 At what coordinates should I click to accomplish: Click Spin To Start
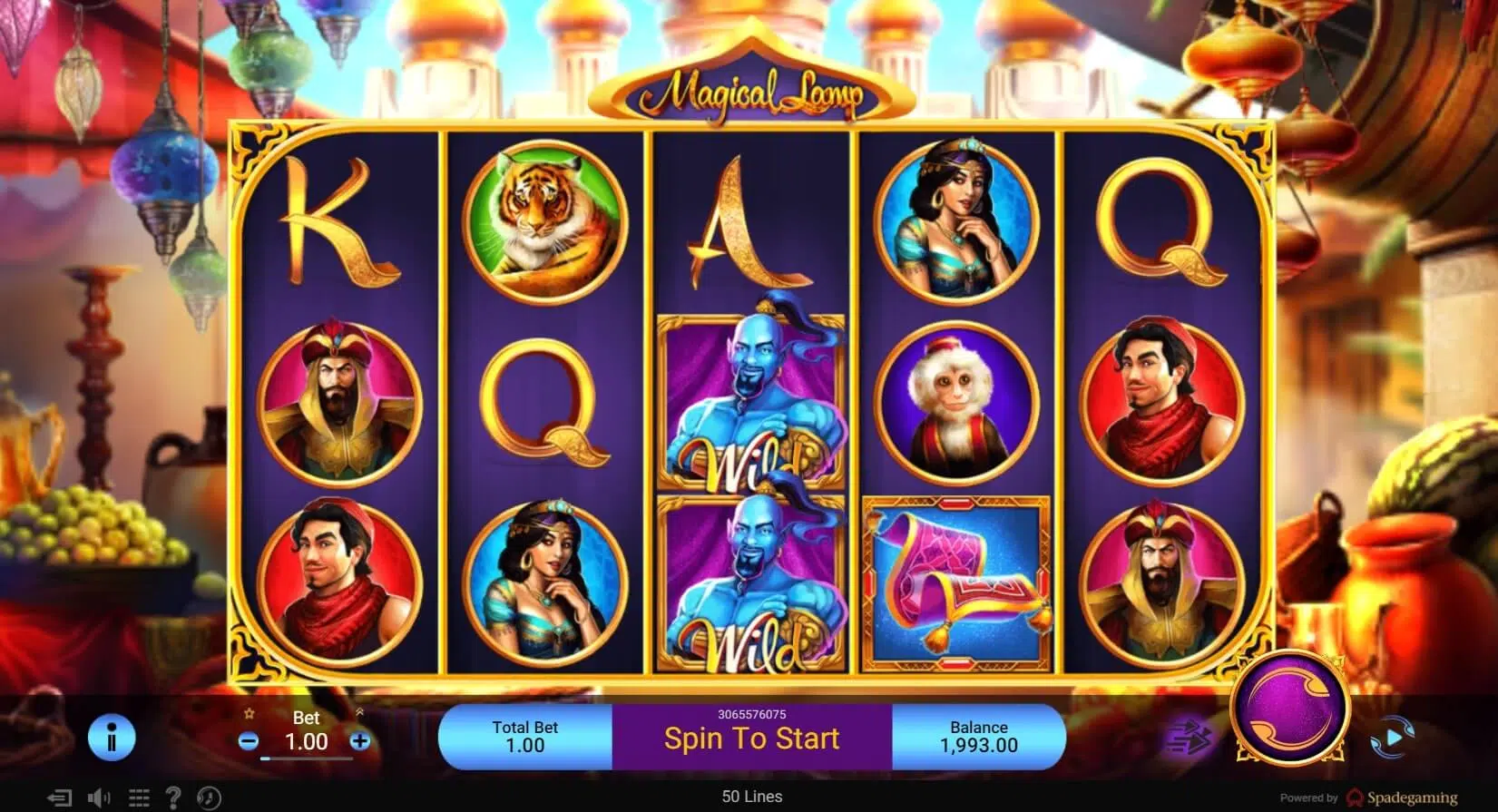point(749,738)
